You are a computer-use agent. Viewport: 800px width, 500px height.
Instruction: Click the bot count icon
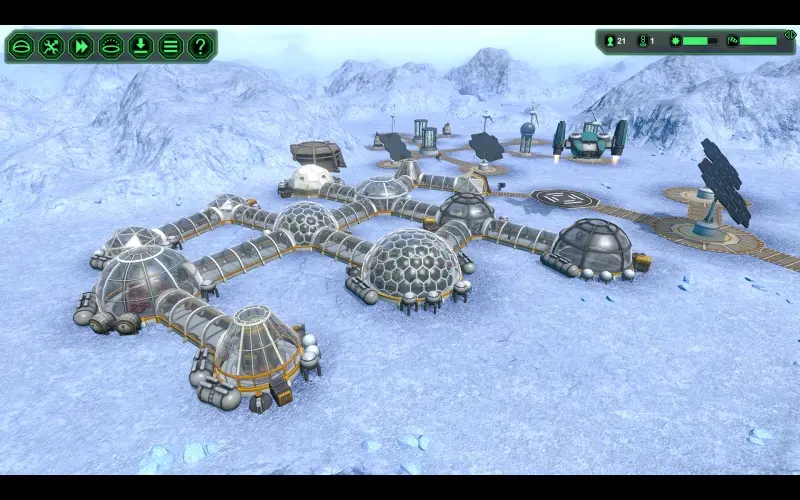tap(641, 41)
